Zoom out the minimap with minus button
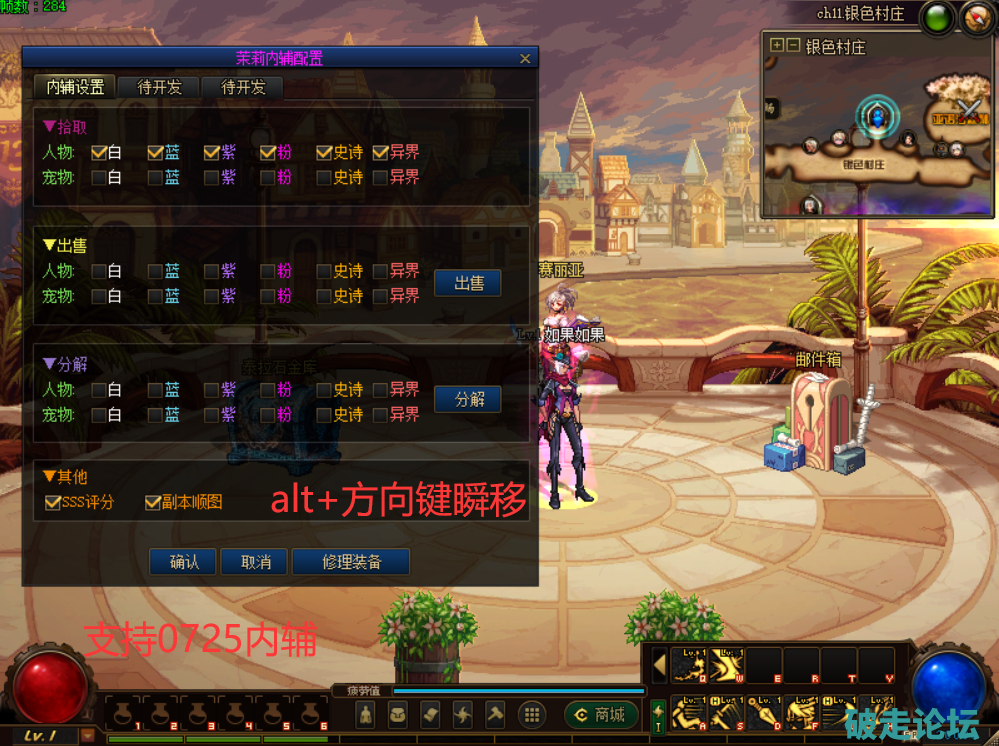This screenshot has width=999, height=746. pos(793,46)
